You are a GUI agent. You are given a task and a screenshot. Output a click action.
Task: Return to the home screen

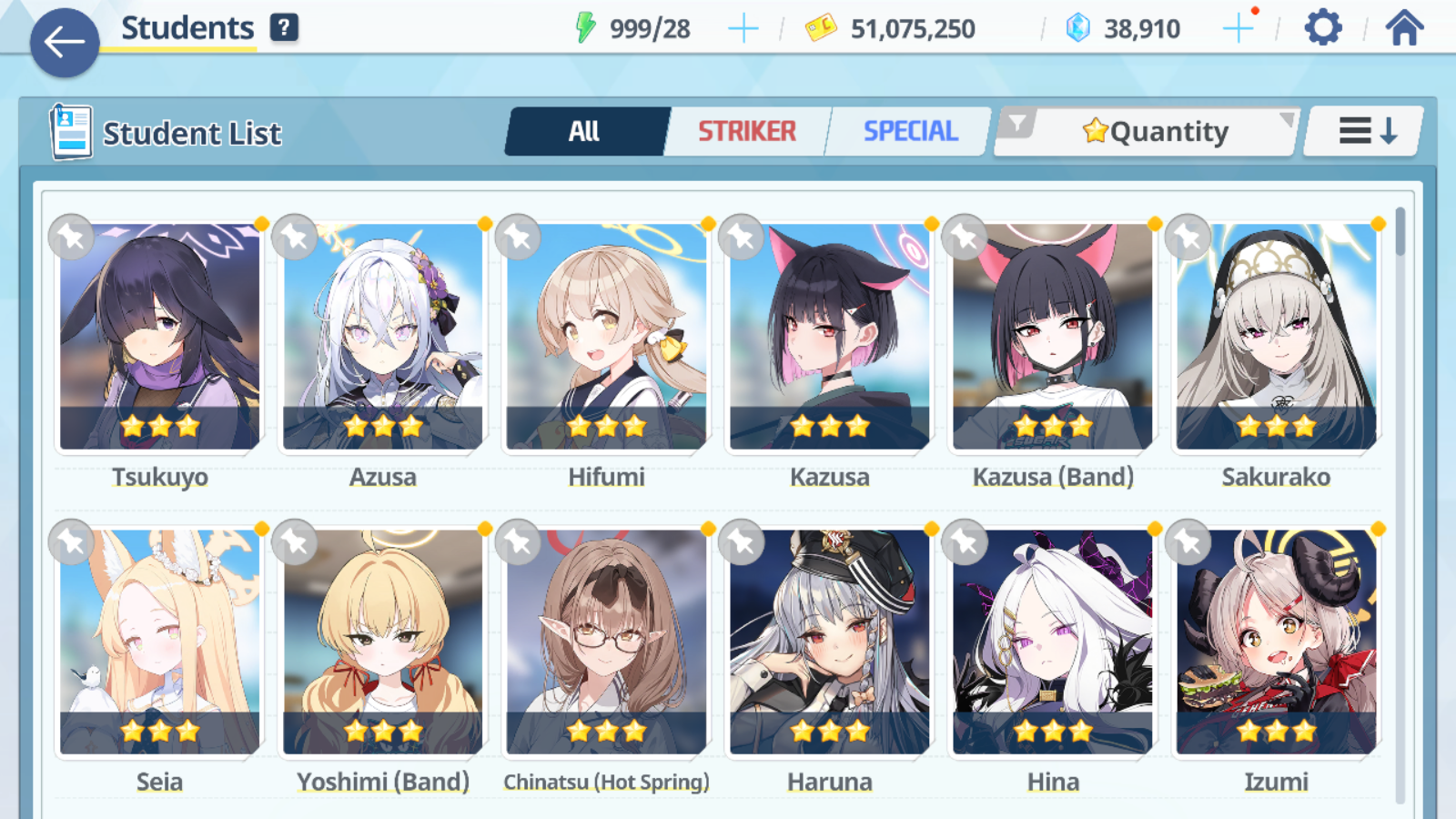tap(1404, 28)
